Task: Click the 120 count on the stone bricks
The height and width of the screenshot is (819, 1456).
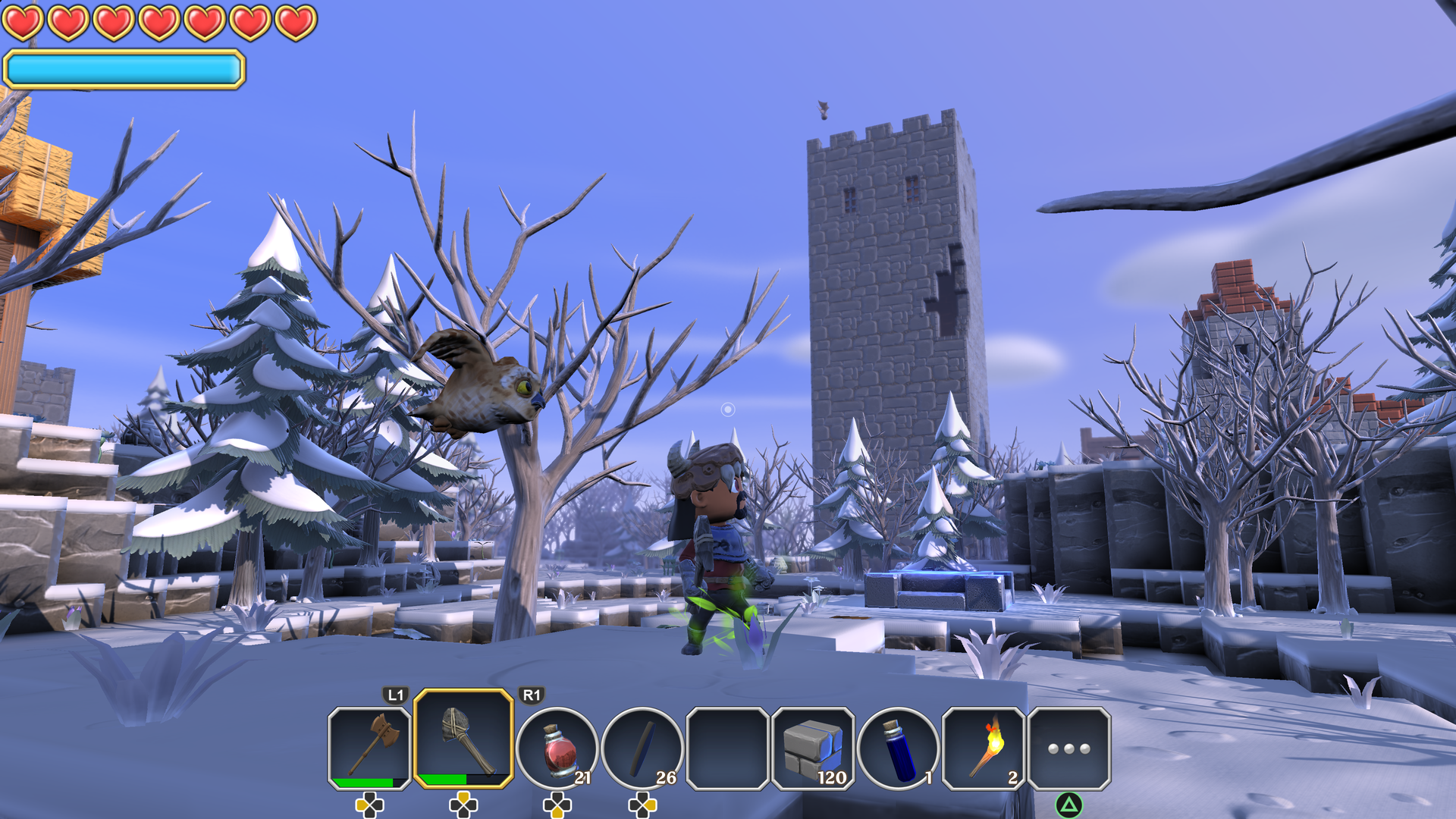Action: click(832, 777)
